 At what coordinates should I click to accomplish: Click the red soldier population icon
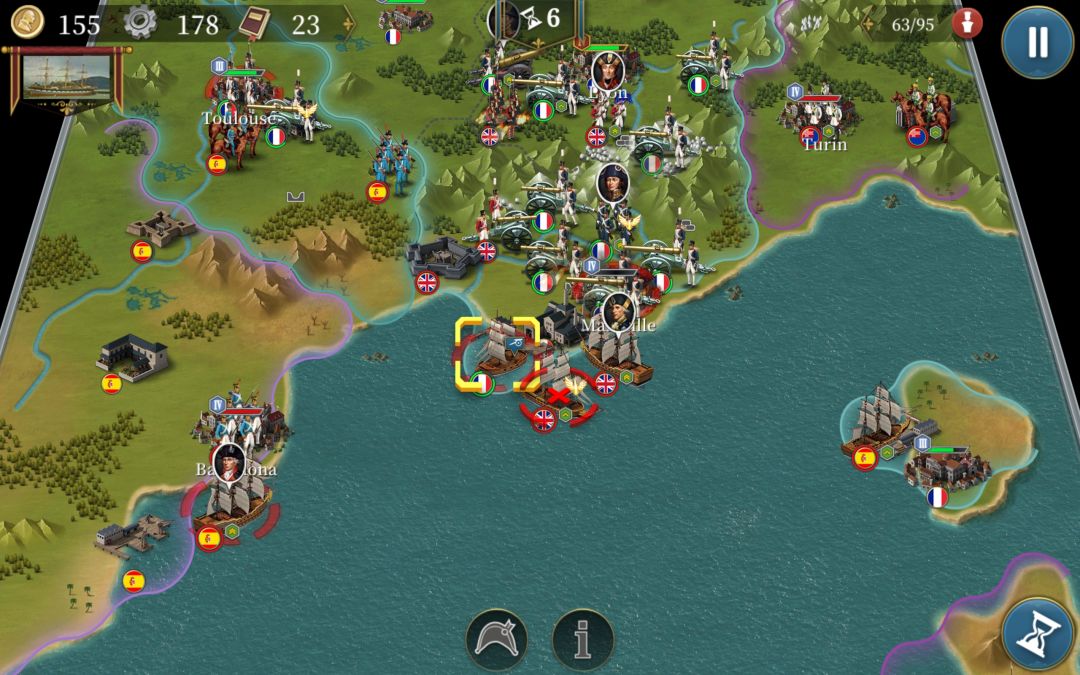point(966,24)
